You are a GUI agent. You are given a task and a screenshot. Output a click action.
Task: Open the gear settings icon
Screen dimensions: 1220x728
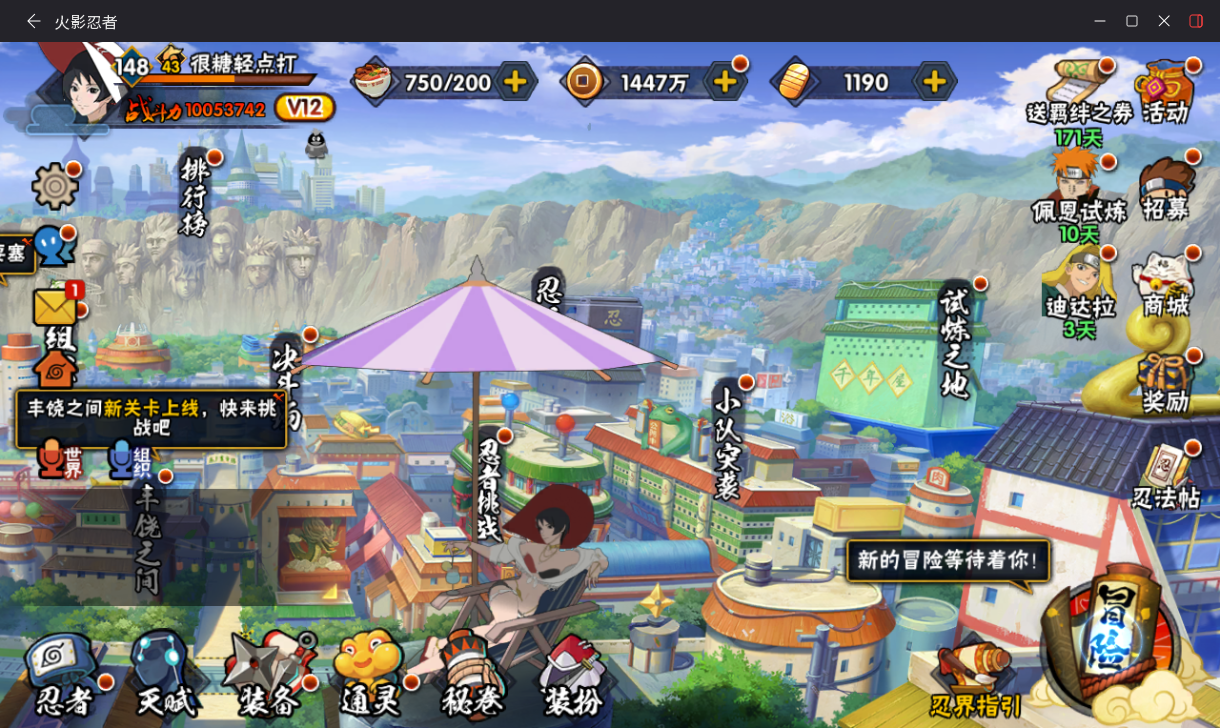click(55, 186)
